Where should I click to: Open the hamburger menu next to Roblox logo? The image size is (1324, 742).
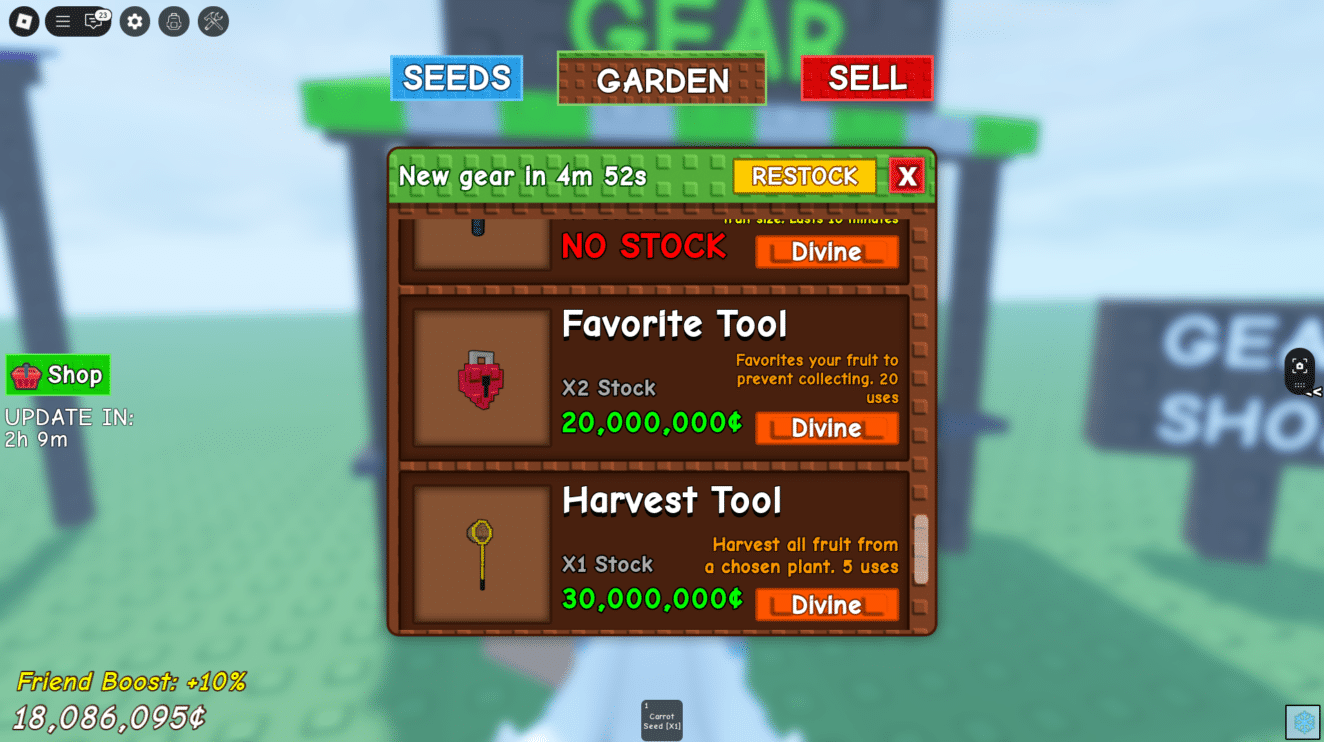click(x=62, y=21)
